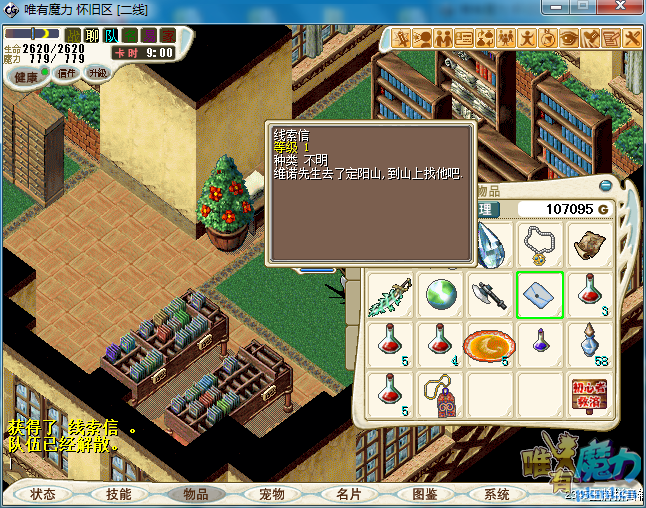Open the wrench and screwdriver settings icon
Image resolution: width=646 pixels, height=508 pixels.
(632, 38)
